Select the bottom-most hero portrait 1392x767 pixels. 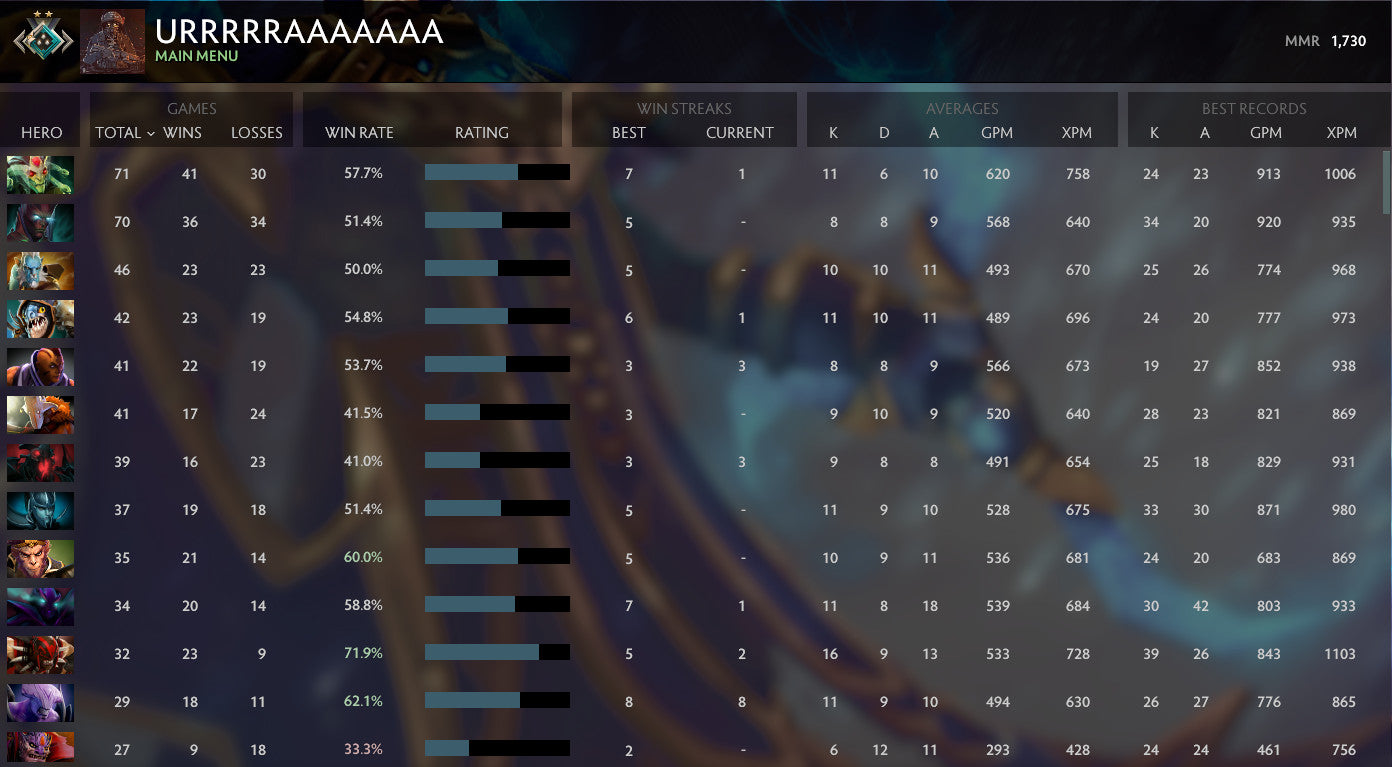point(40,749)
